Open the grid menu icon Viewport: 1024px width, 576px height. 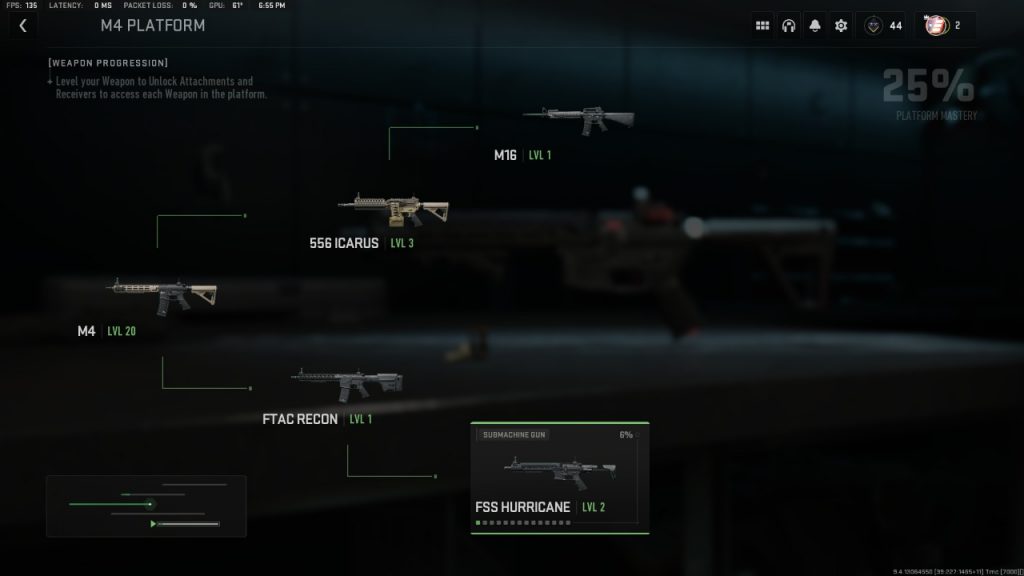[763, 25]
